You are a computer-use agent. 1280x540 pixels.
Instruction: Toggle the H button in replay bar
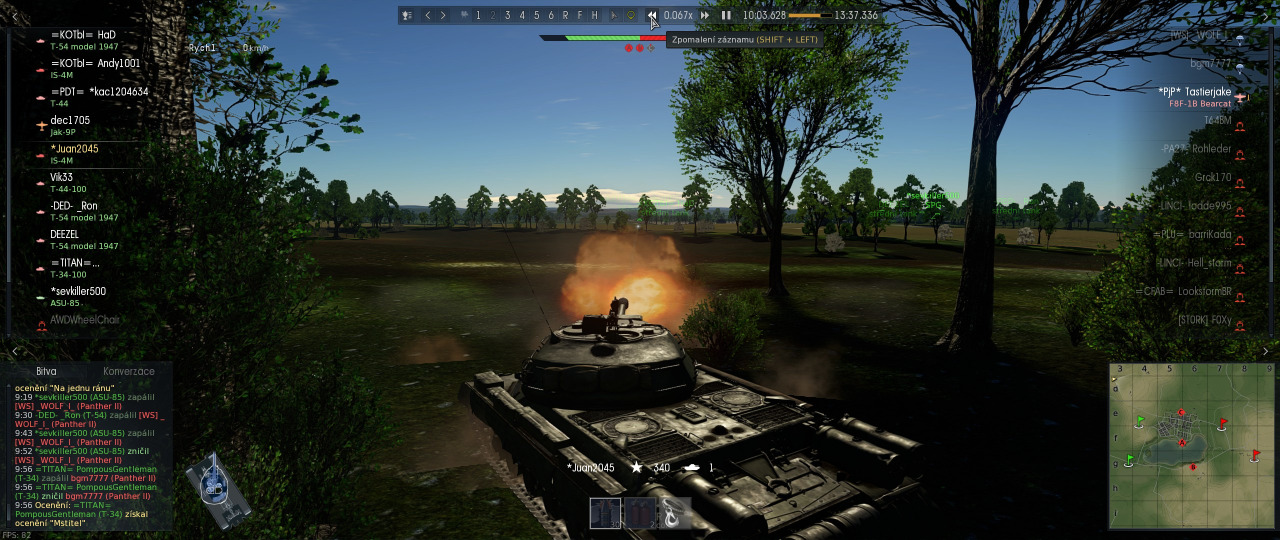pos(594,15)
